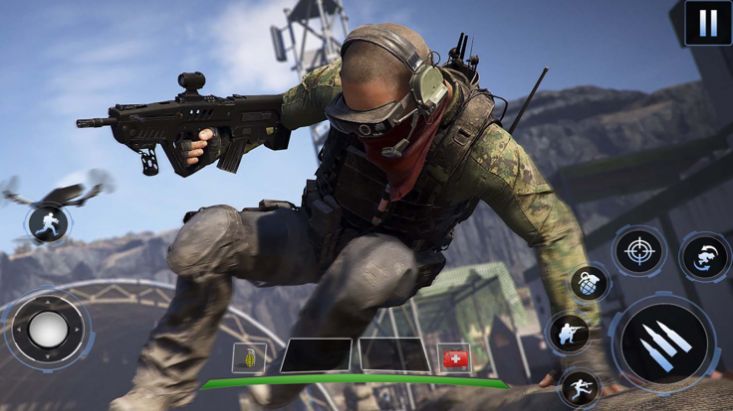Toggle the sprint running-man icon
This screenshot has height=411, width=733.
[x=47, y=223]
